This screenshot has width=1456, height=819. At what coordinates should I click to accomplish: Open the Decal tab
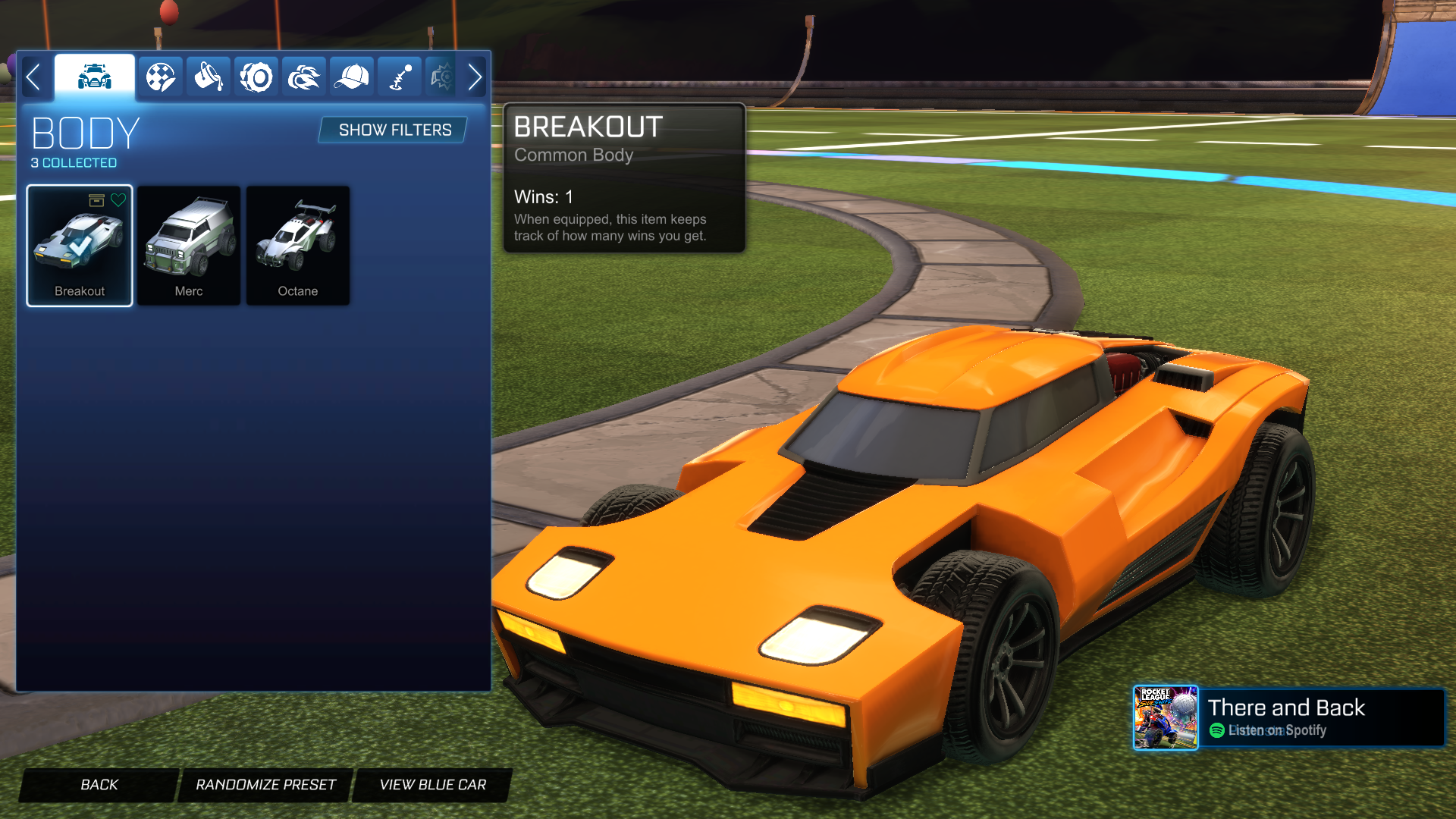coord(160,77)
